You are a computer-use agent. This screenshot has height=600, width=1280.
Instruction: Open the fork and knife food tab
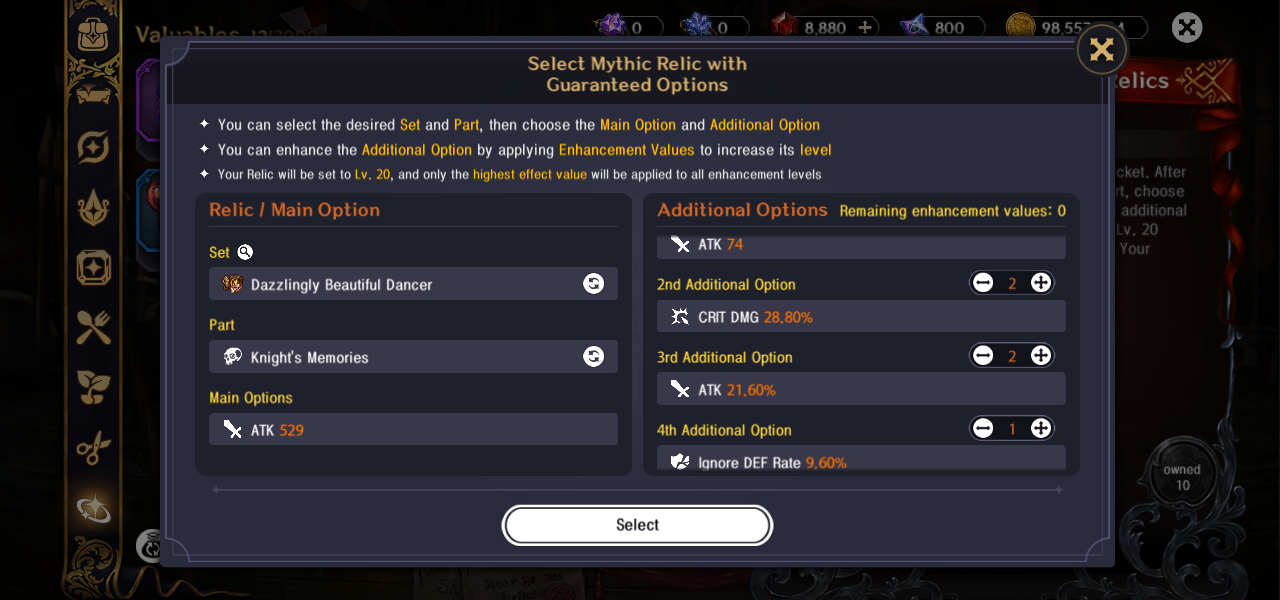point(94,327)
